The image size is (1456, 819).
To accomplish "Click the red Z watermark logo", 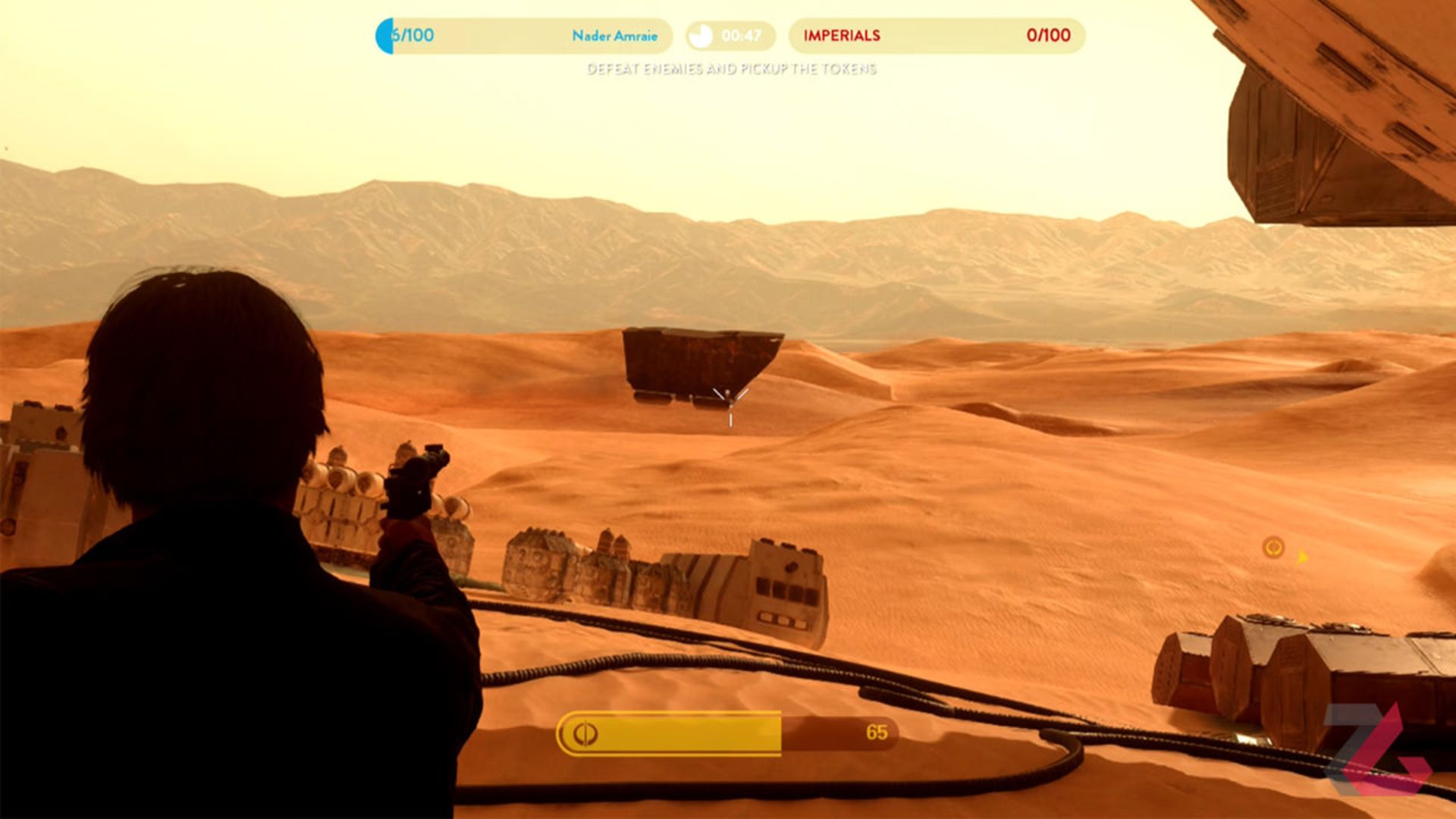I will pos(1376,749).
